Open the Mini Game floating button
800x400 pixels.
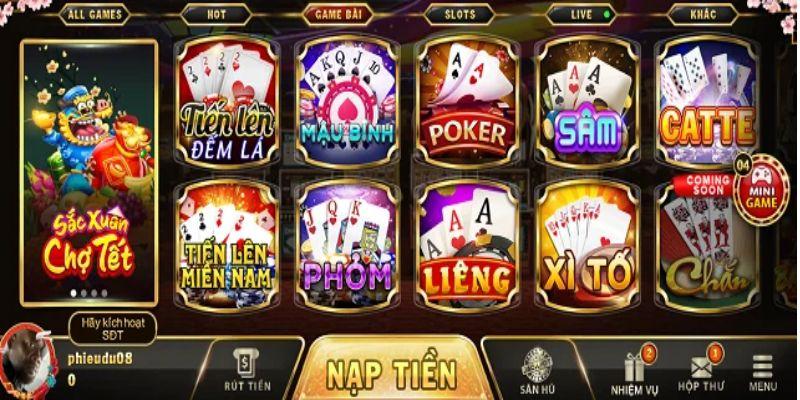[763, 188]
